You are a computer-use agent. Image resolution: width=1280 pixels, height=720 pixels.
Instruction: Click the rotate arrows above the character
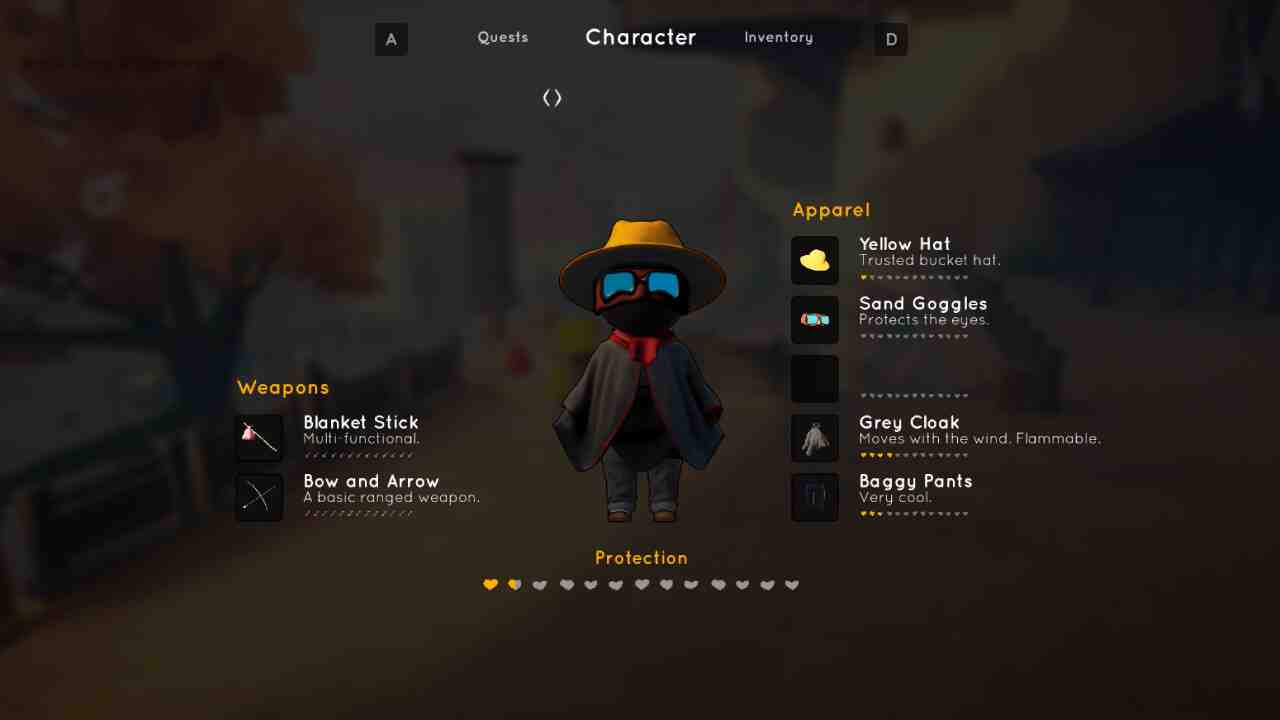[x=552, y=98]
